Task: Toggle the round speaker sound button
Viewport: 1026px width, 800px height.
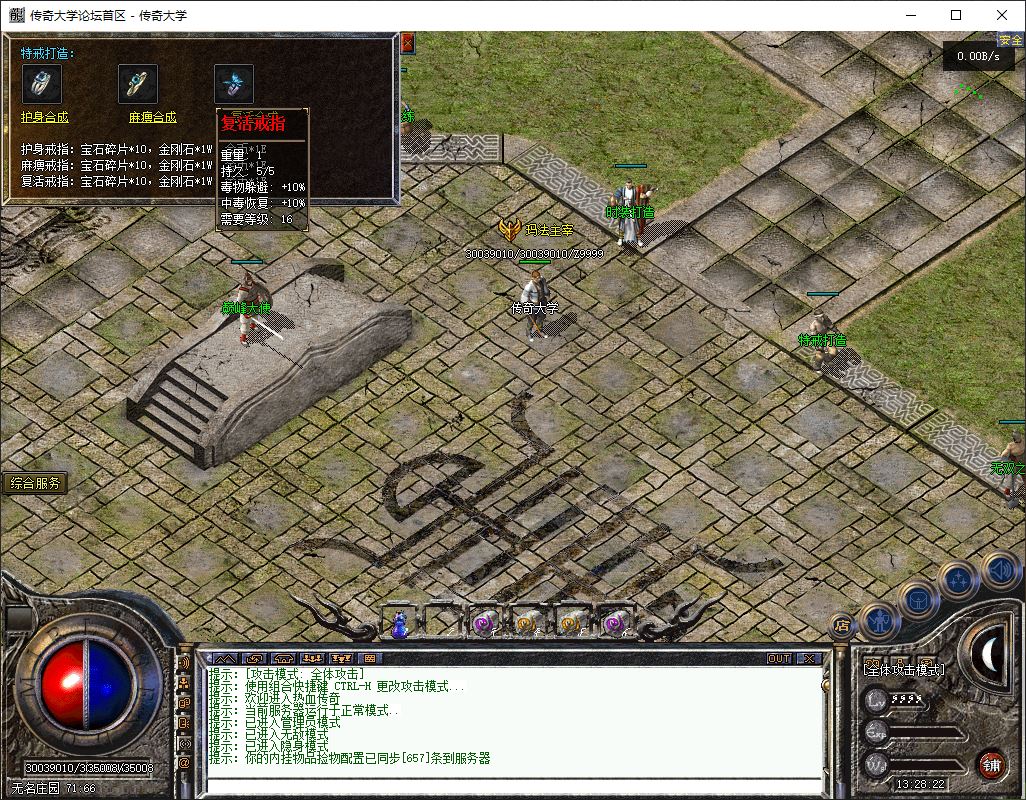Action: tap(1000, 570)
